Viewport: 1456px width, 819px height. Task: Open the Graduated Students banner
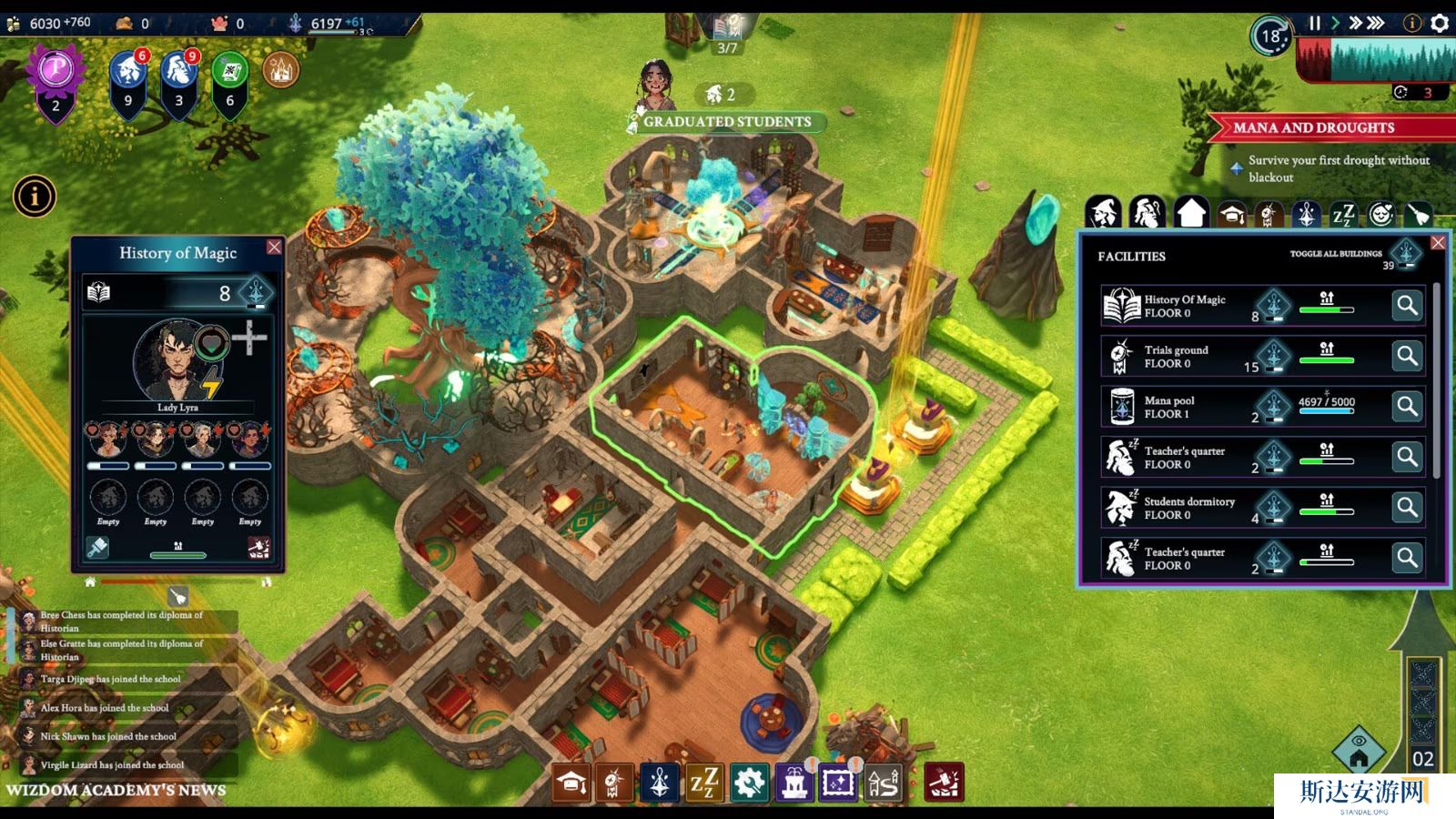(x=726, y=122)
